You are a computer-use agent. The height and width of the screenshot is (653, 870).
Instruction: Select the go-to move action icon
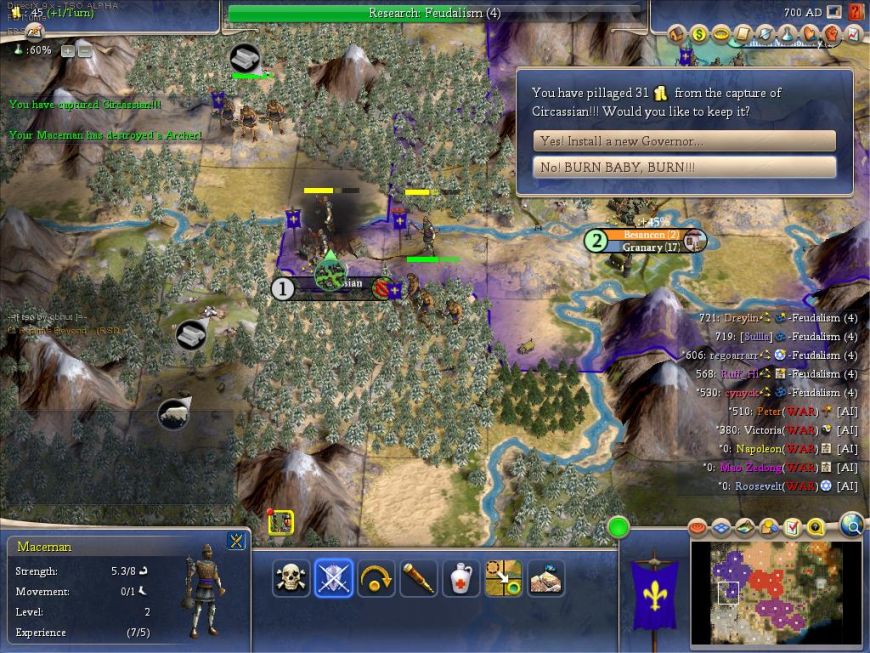503,578
